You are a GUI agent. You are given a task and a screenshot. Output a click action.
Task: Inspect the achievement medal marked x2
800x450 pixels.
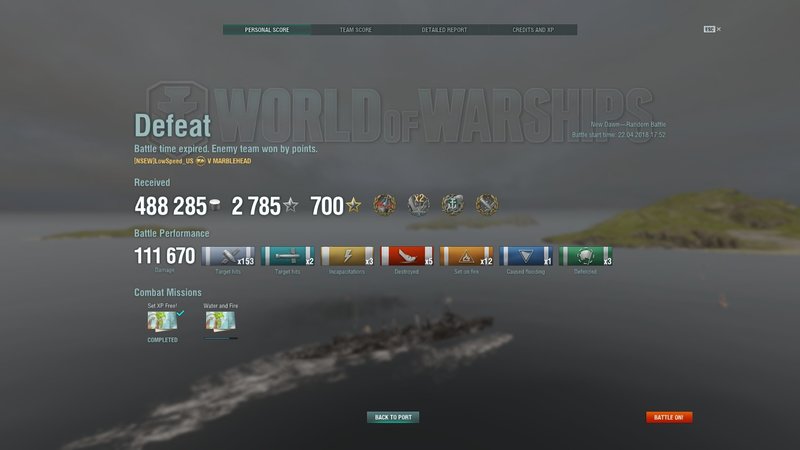click(419, 205)
